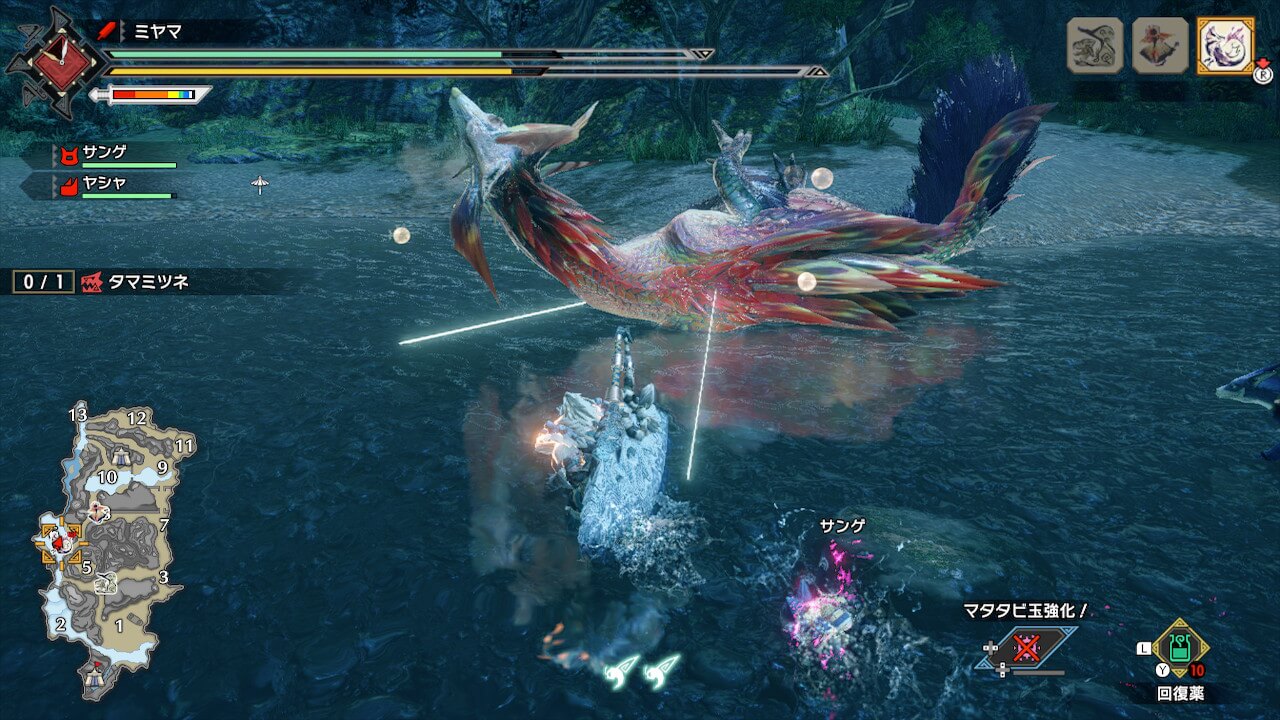Select the first grey monster icon
Screen dimensions: 1280x720
tap(1095, 45)
